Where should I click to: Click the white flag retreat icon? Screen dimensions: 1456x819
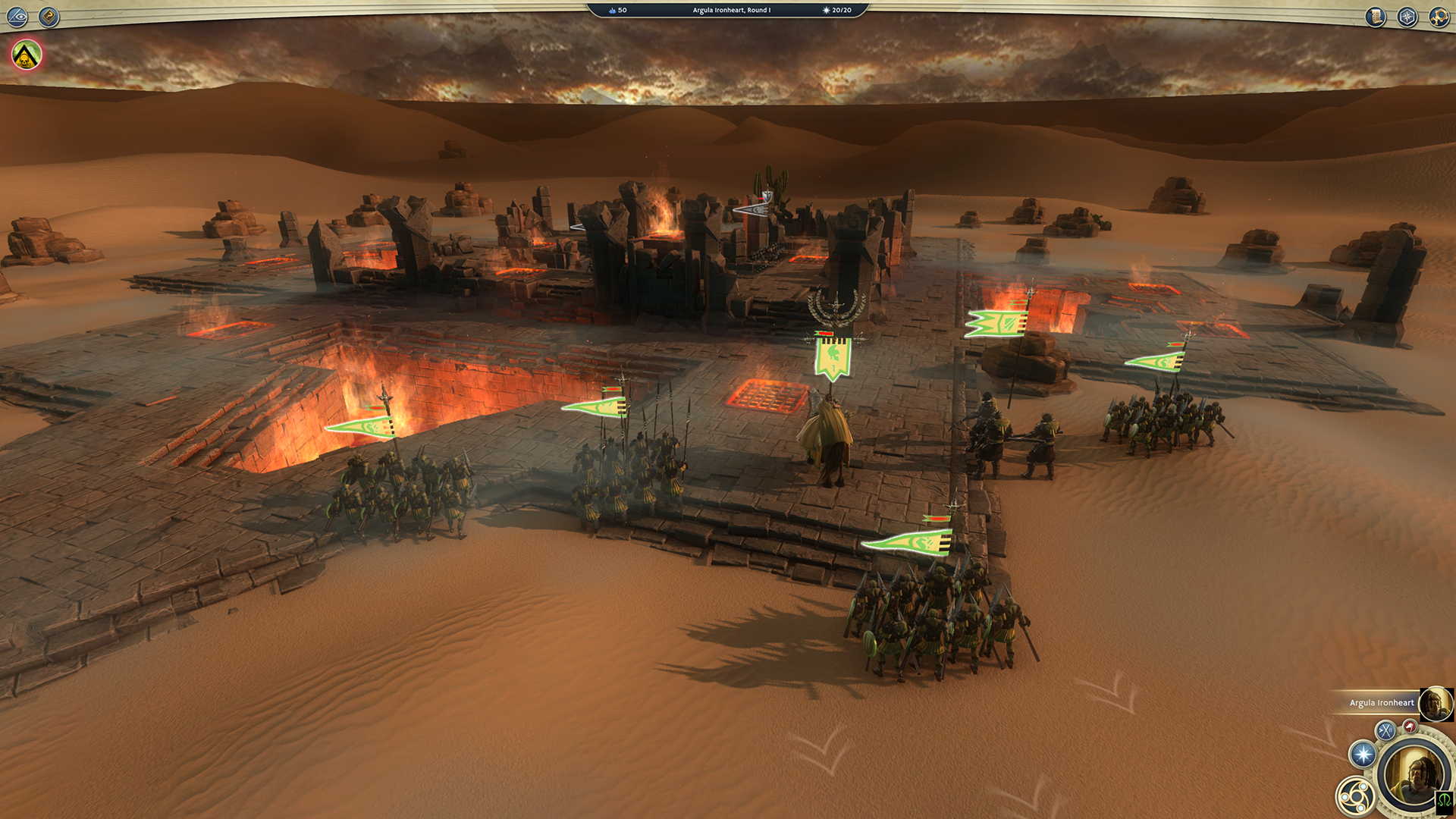pos(1410,726)
